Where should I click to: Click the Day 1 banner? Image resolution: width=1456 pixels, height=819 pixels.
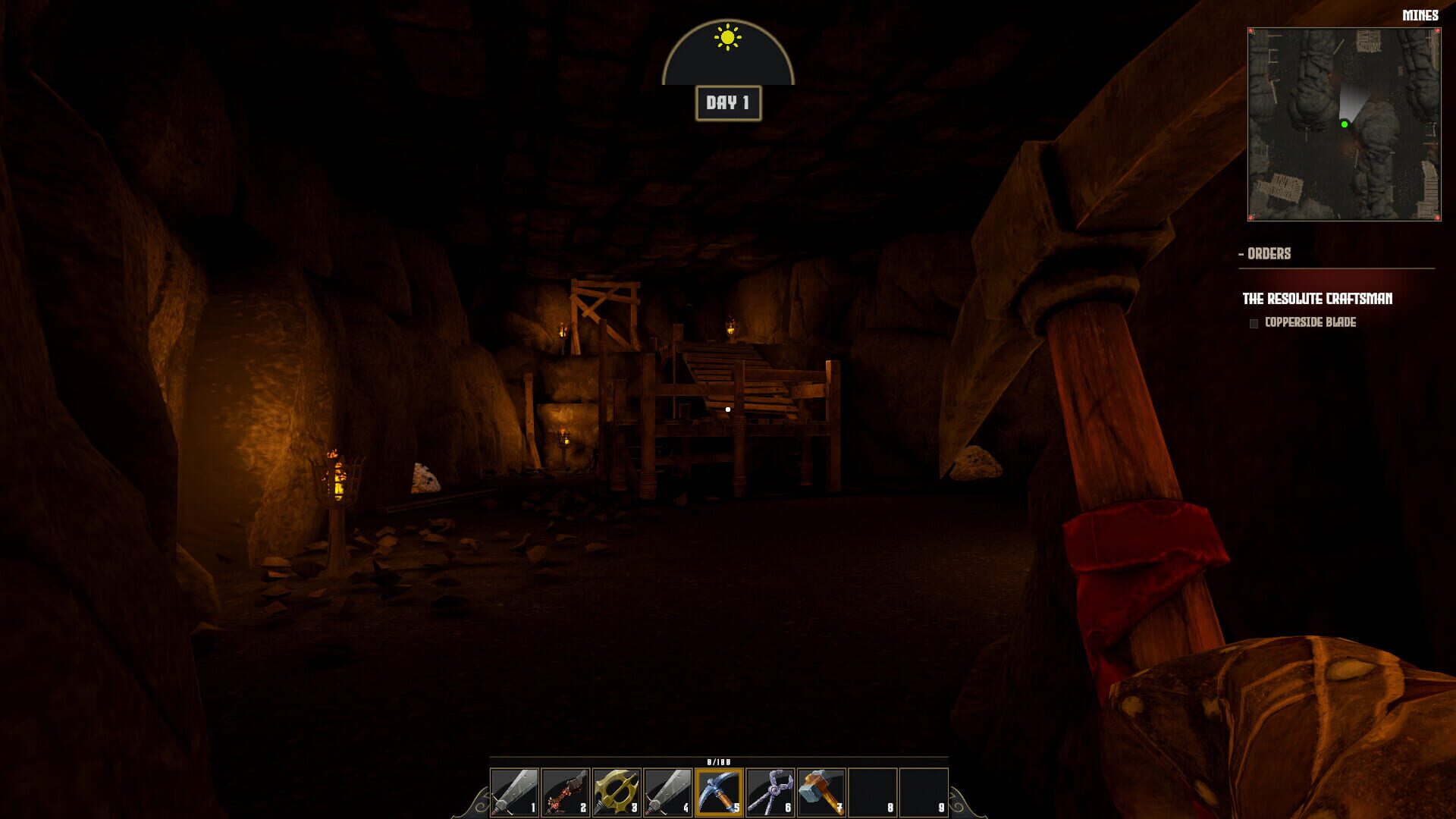[726, 102]
